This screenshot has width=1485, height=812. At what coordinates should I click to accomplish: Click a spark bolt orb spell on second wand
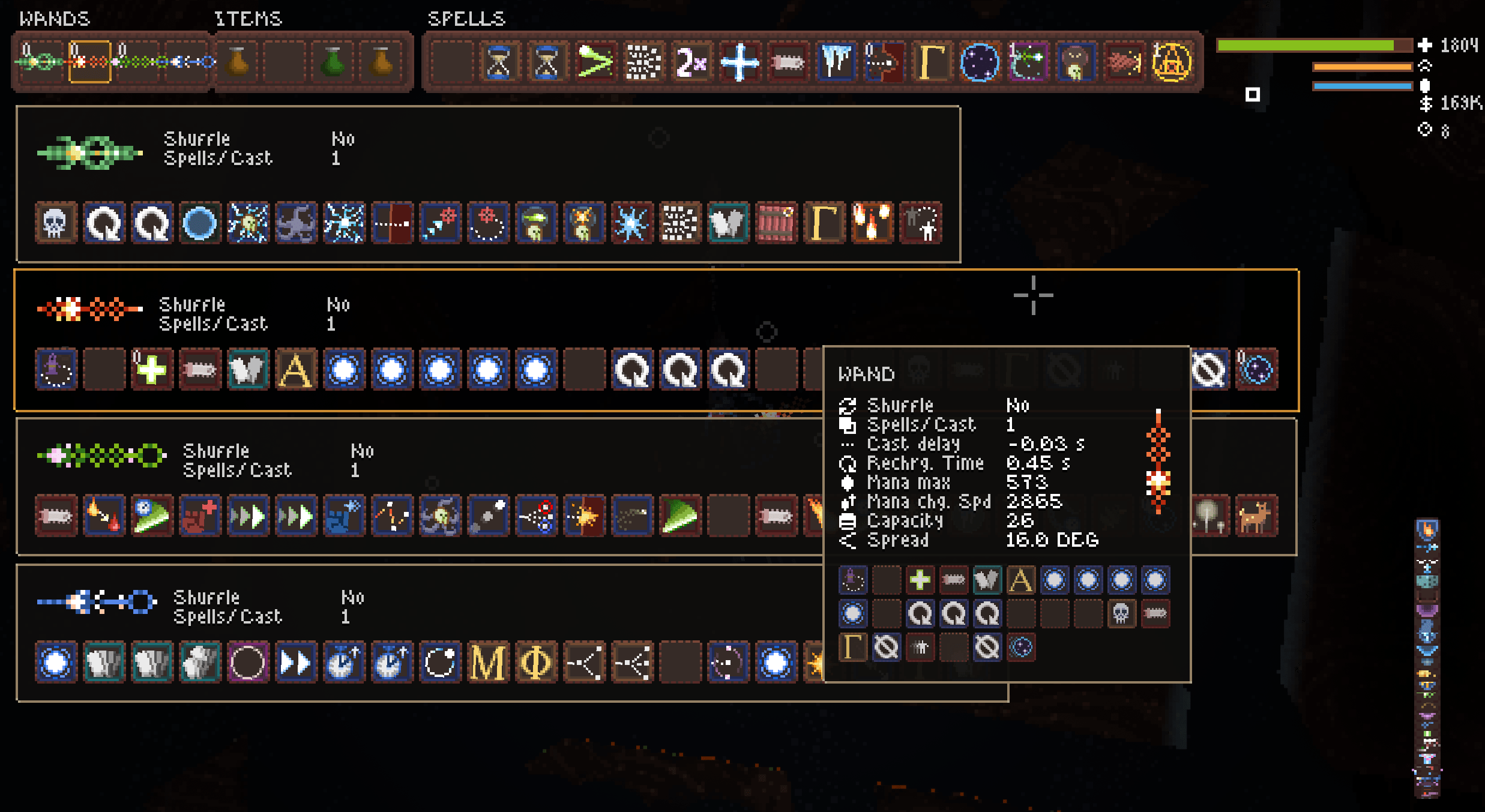click(344, 370)
